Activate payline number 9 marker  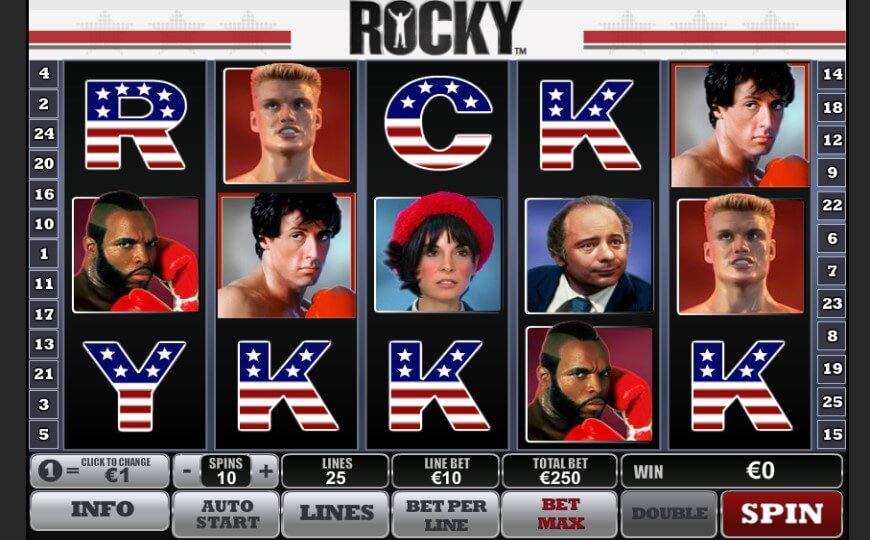point(832,173)
